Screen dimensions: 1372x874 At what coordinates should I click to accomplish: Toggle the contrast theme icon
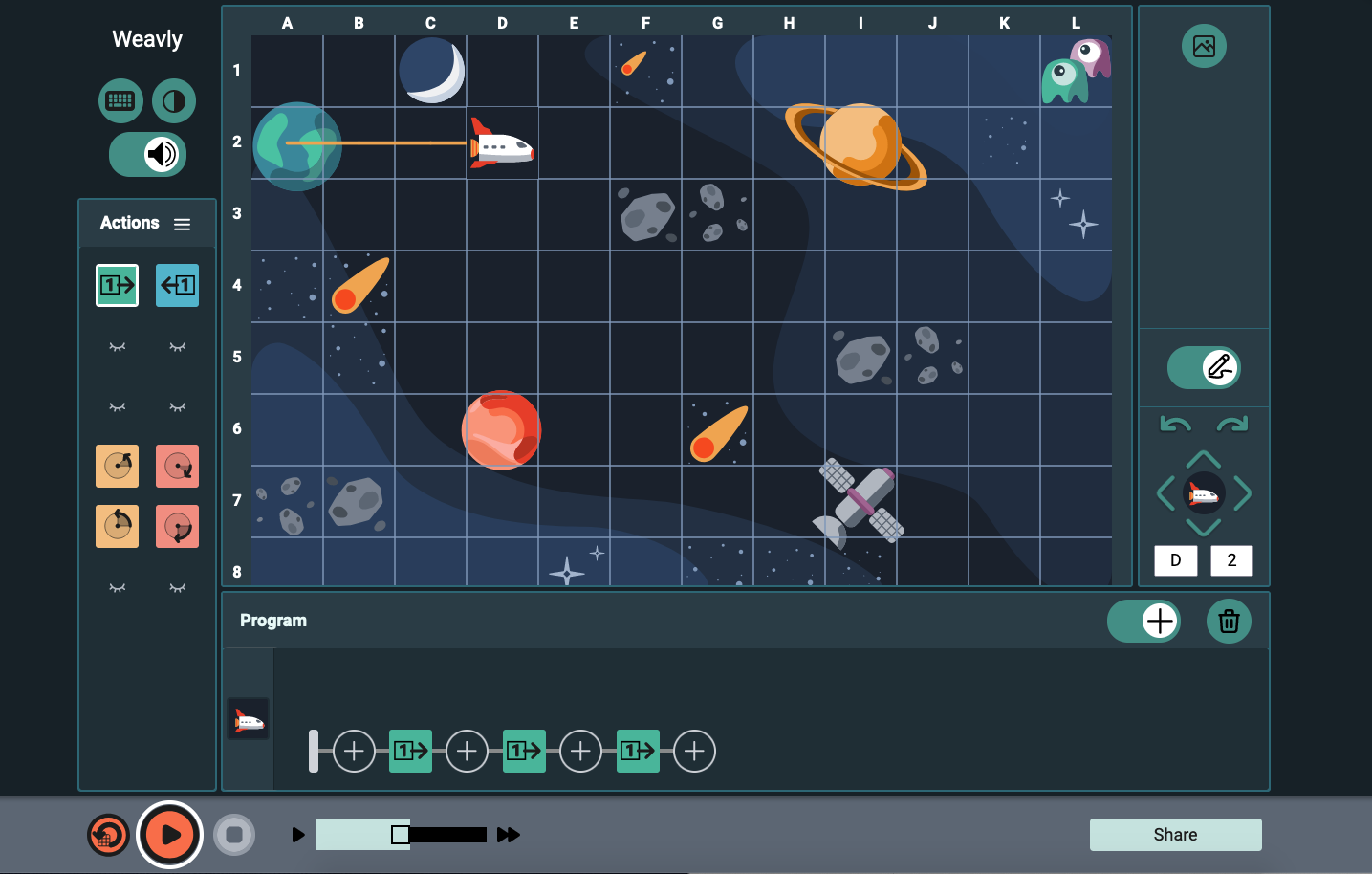coord(173,100)
